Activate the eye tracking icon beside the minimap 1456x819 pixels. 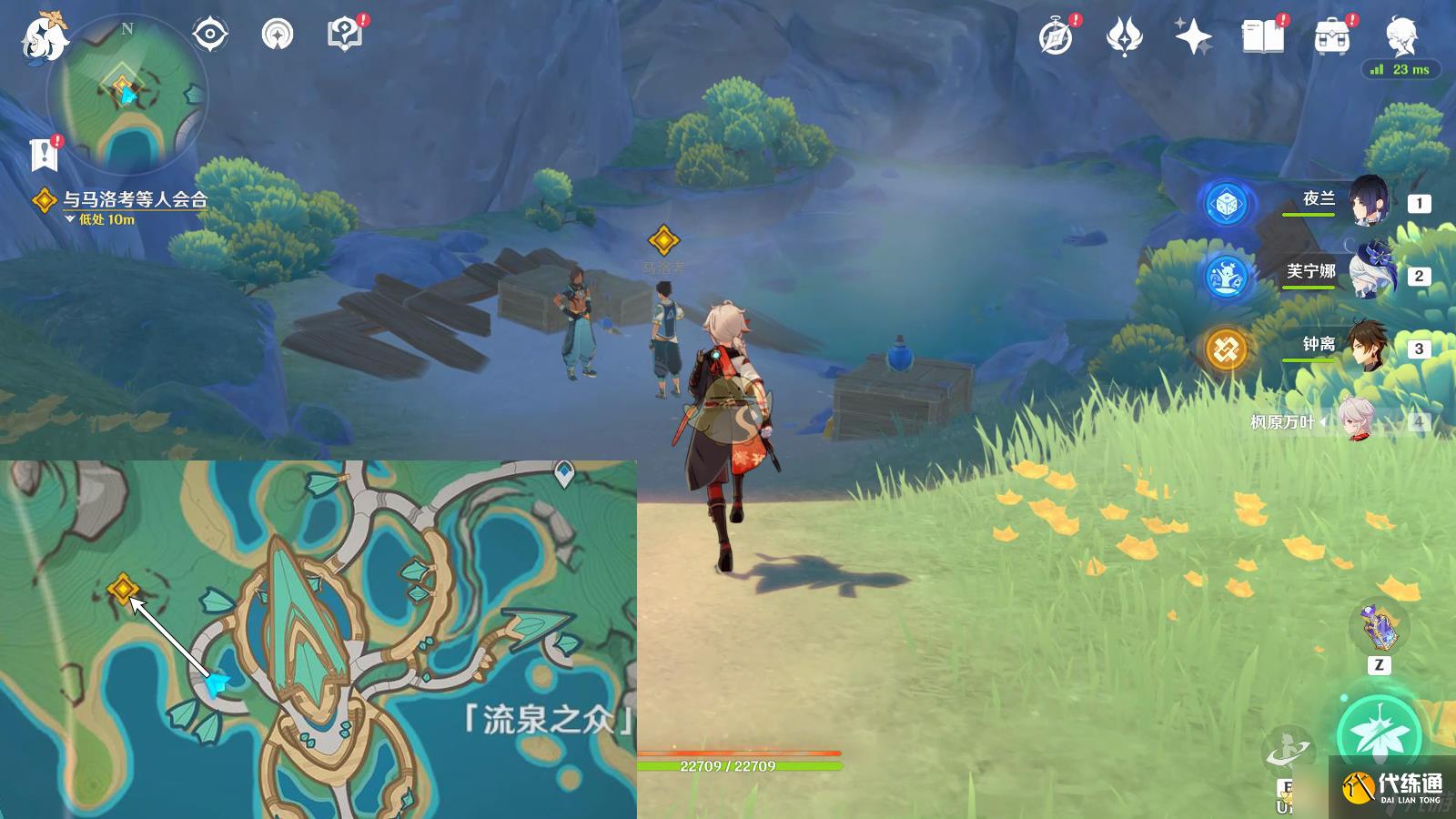[209, 33]
